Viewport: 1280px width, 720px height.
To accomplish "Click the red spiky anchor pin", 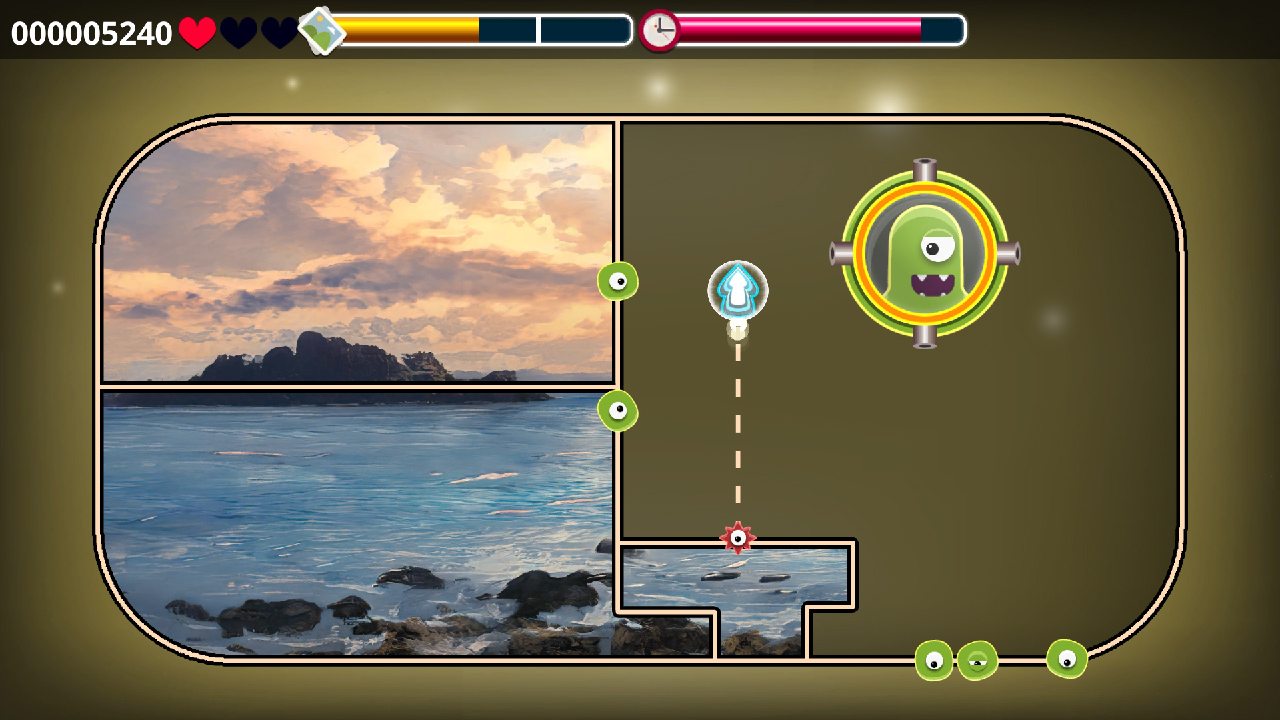I will tap(738, 537).
